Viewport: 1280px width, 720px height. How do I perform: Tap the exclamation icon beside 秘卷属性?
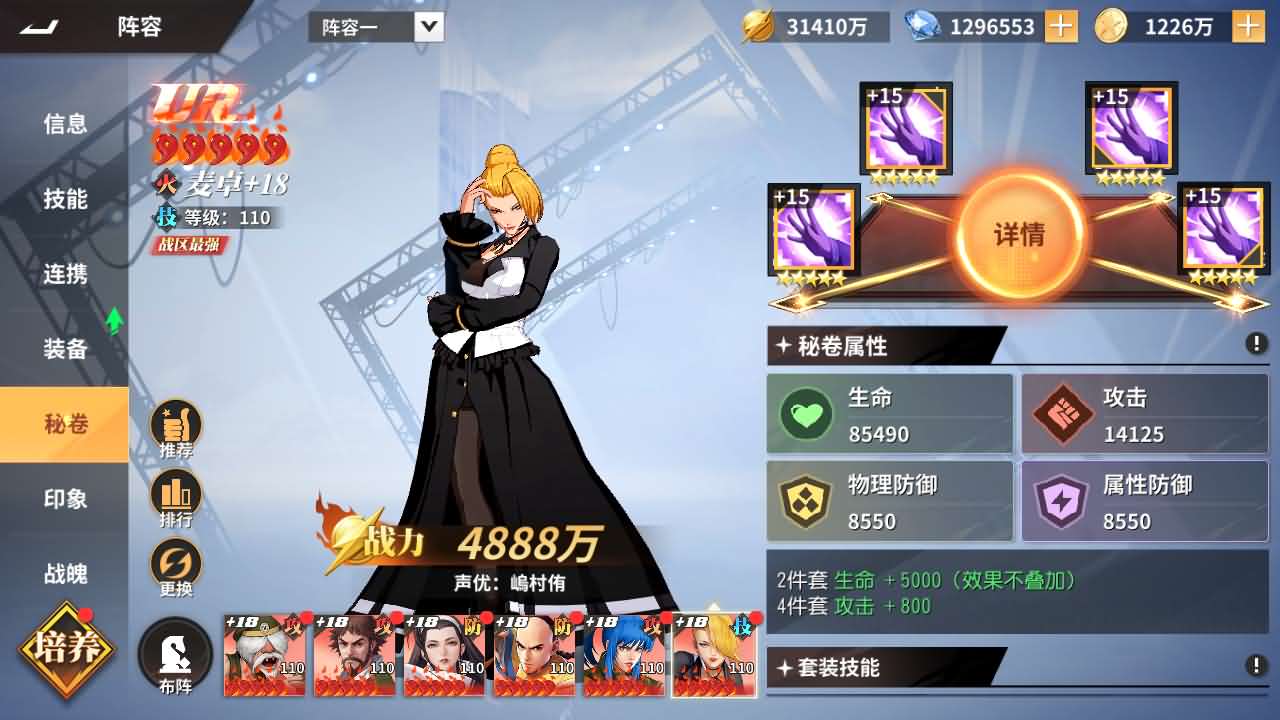[1255, 344]
